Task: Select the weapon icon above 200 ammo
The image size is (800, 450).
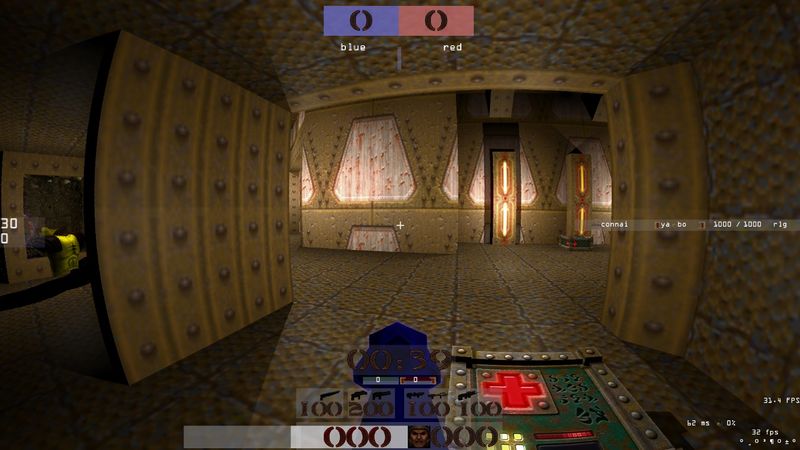Action: pos(358,396)
